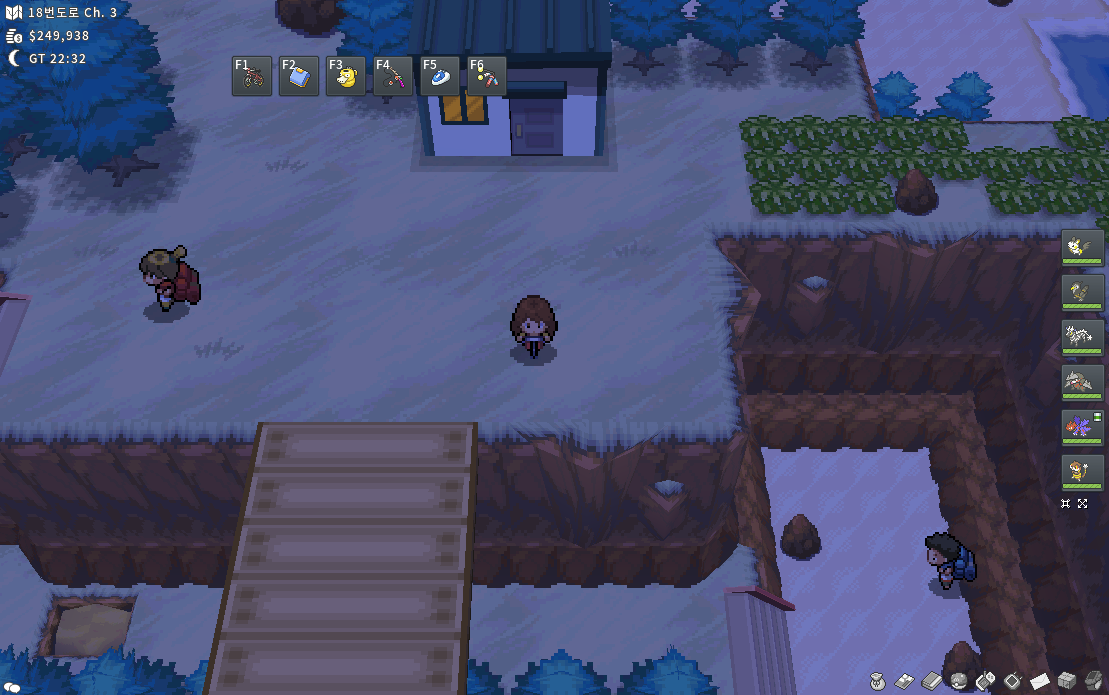Select the Psyduck icon in slot F3

click(346, 76)
